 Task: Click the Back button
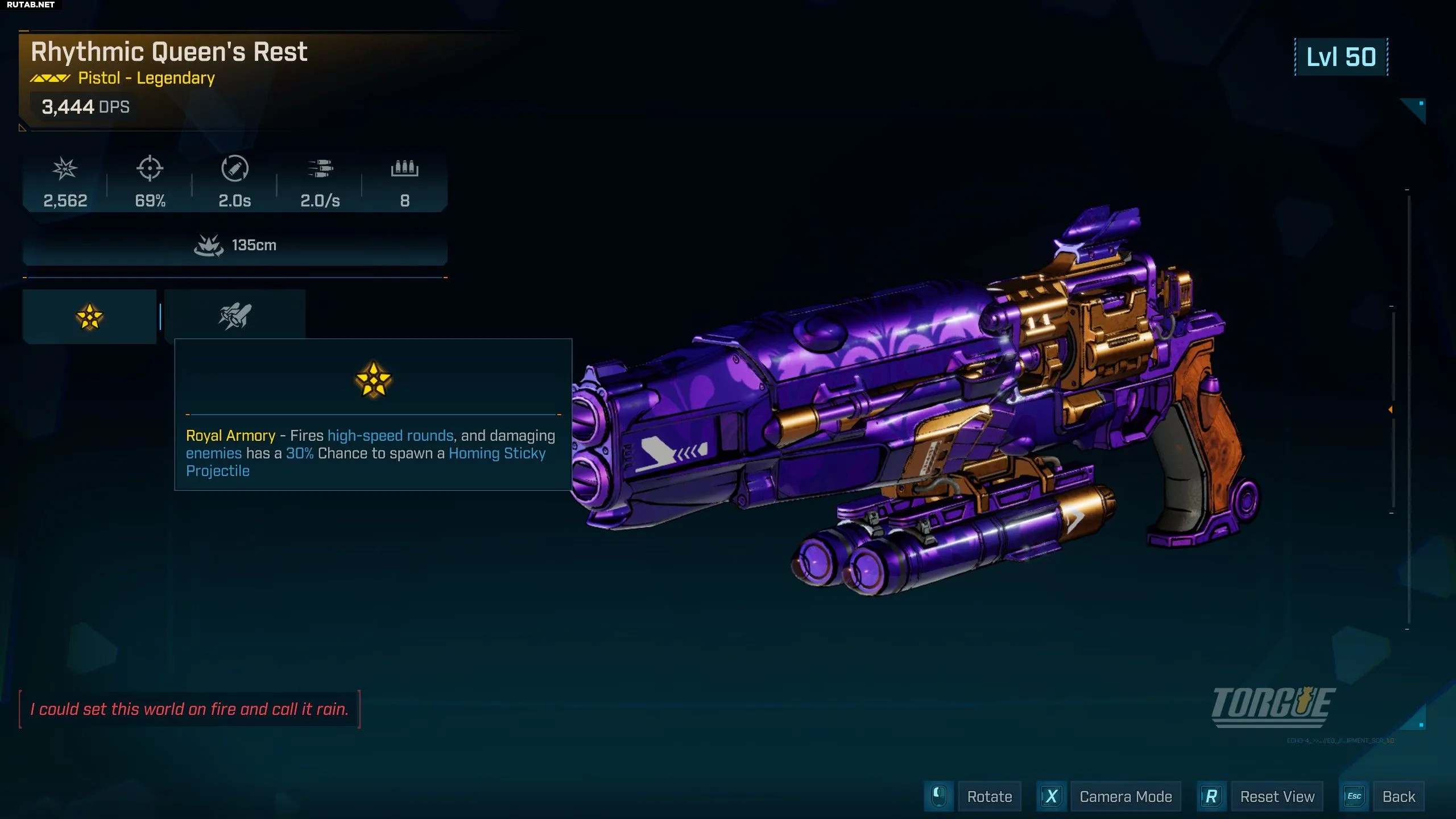tap(1398, 796)
